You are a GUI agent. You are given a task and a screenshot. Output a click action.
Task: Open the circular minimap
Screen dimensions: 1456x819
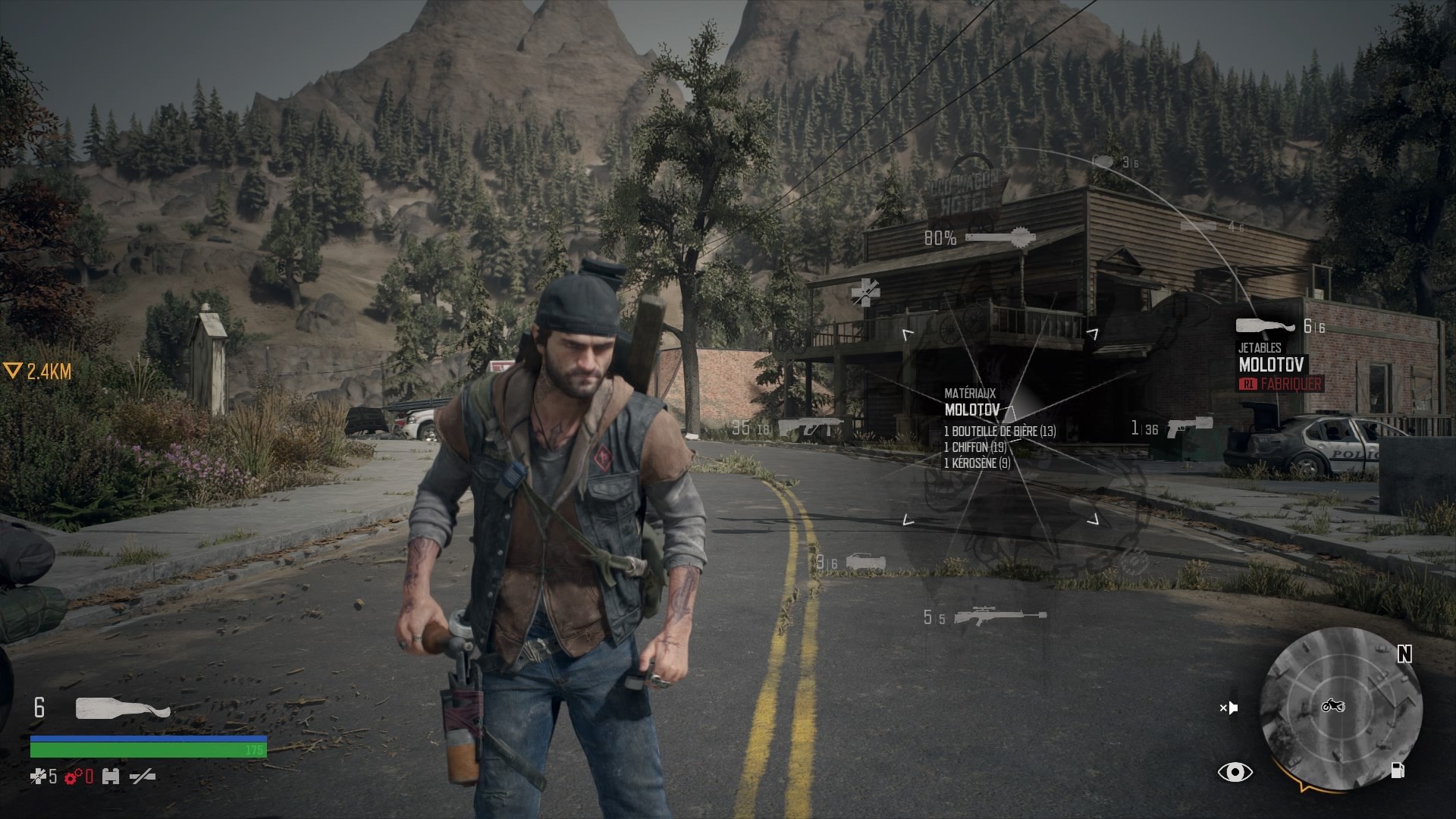pyautogui.click(x=1341, y=708)
